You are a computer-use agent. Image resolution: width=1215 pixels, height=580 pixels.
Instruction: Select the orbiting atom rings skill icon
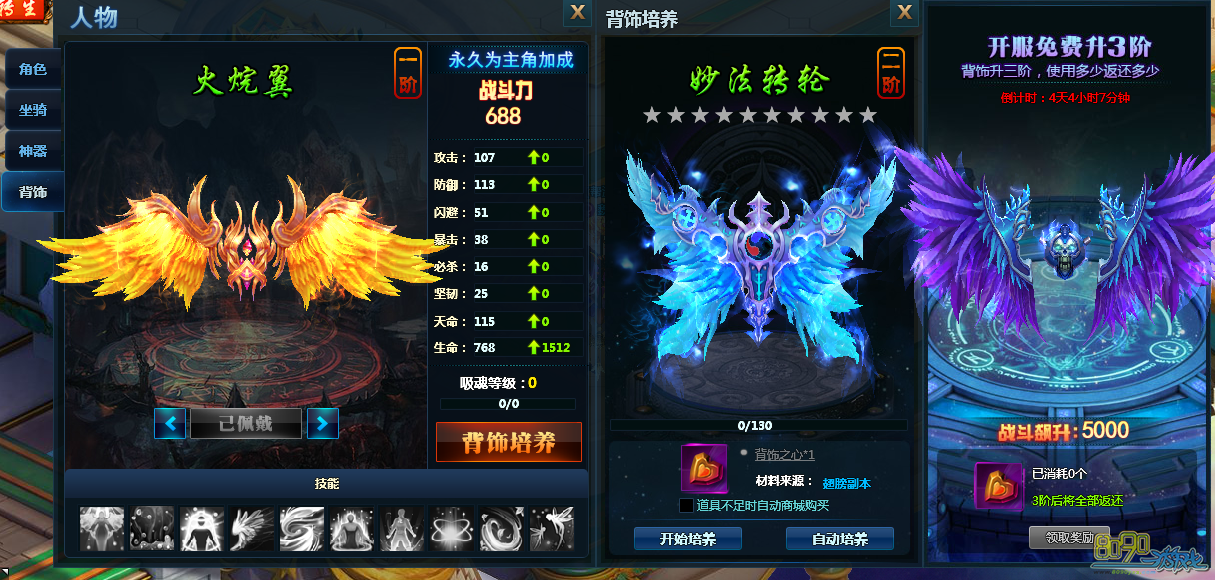click(452, 528)
